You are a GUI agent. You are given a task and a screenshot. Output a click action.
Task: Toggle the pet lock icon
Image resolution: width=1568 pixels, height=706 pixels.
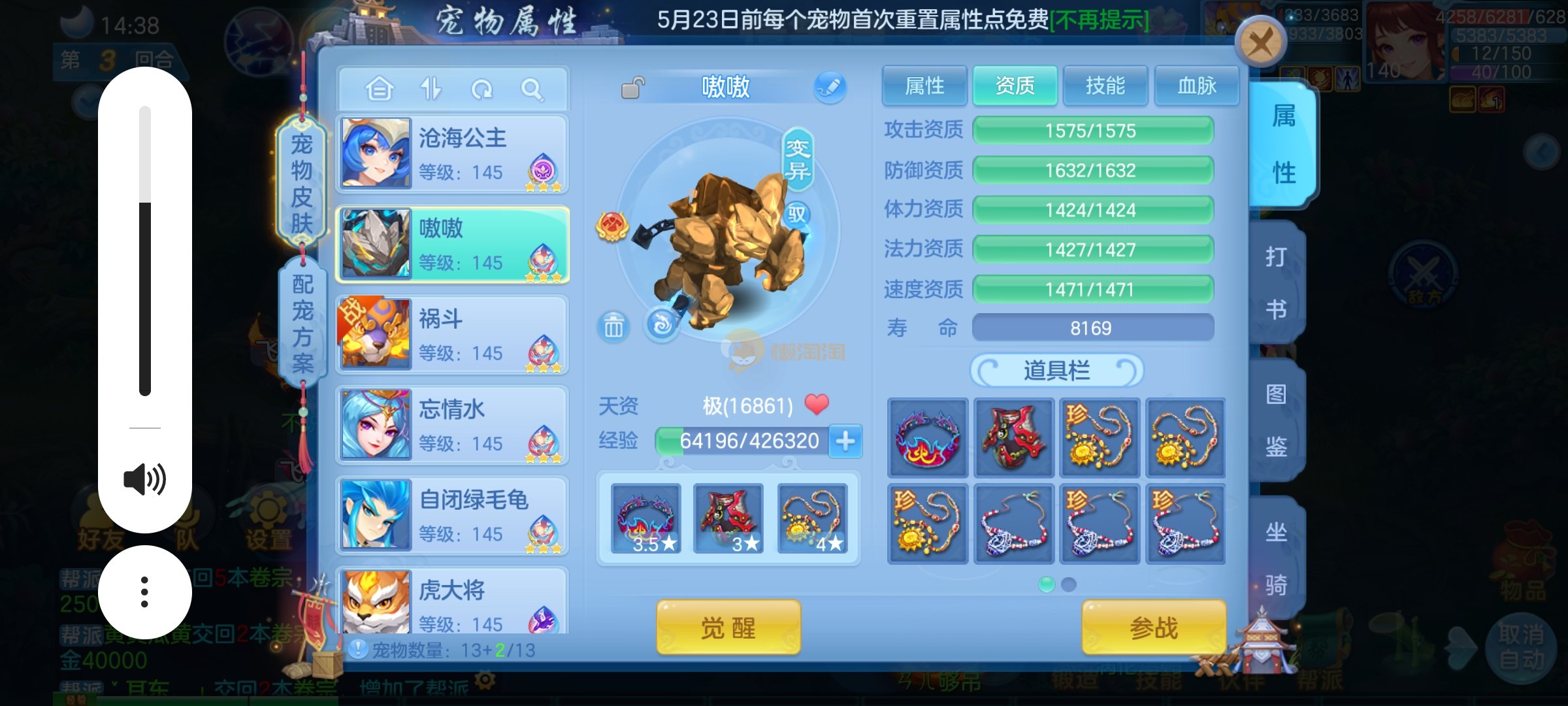pyautogui.click(x=632, y=88)
